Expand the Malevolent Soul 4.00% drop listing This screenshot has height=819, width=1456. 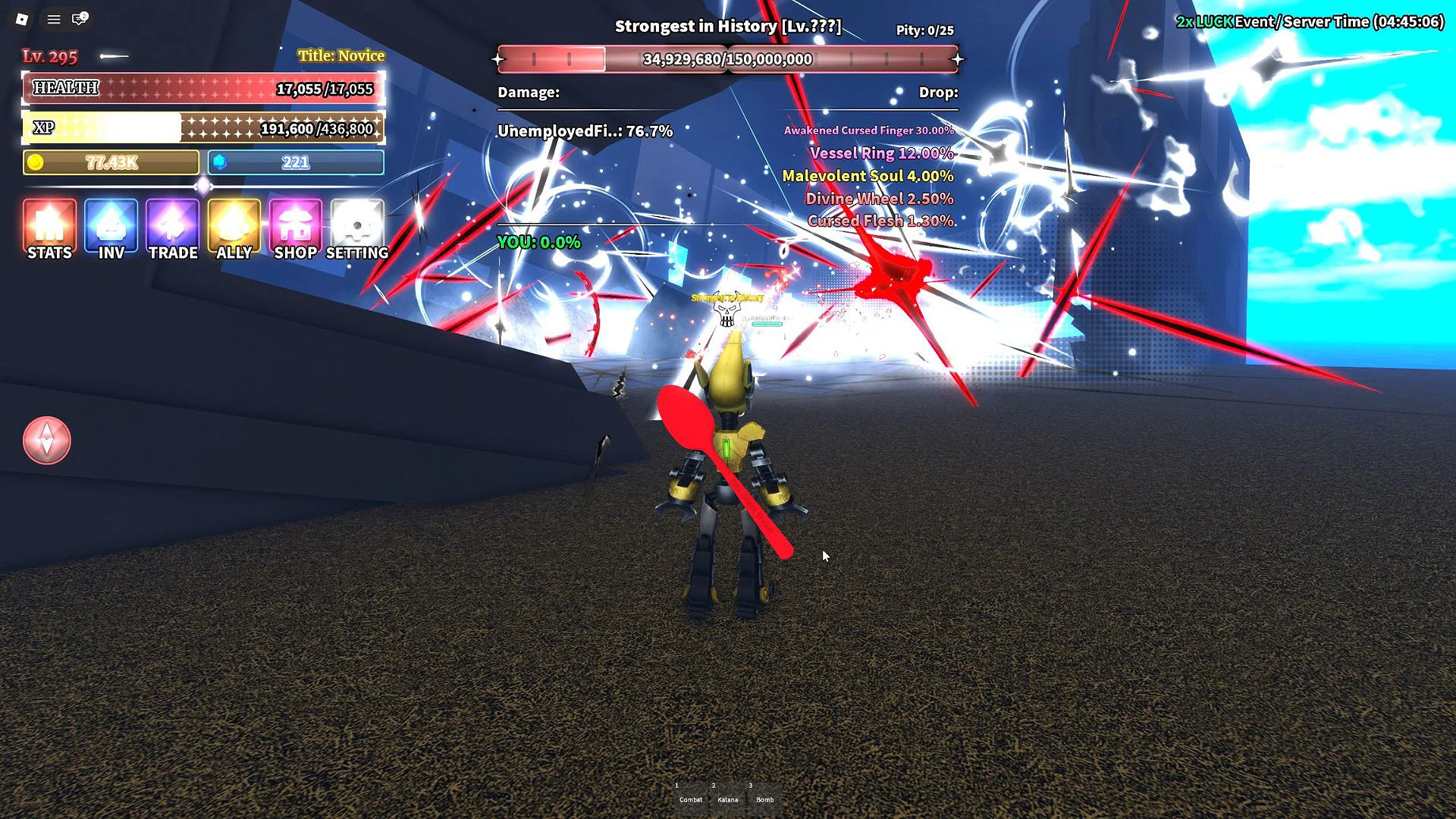868,175
